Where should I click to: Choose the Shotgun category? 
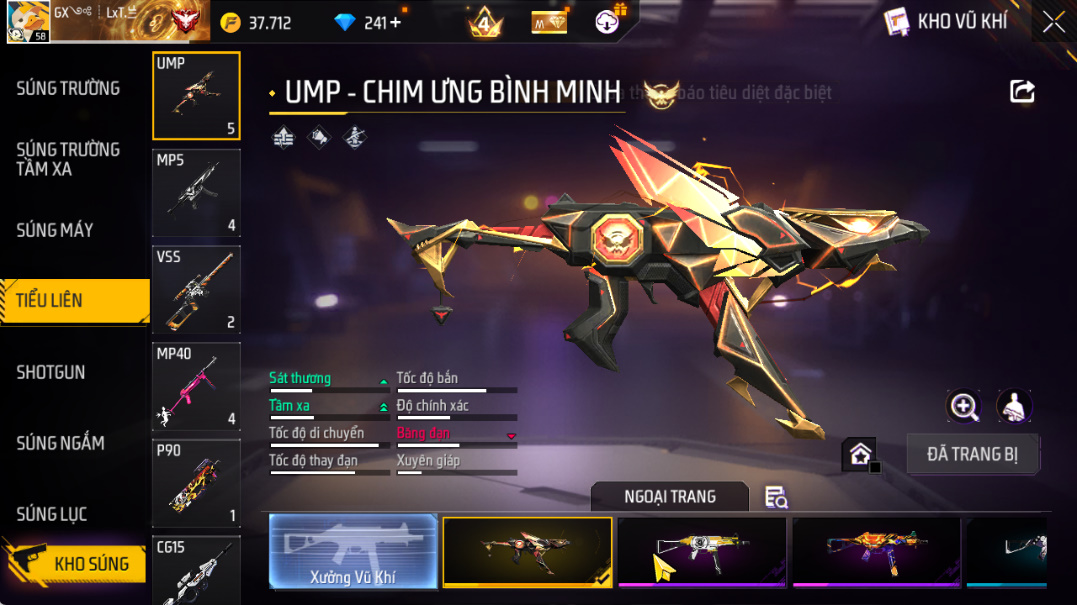coord(51,372)
